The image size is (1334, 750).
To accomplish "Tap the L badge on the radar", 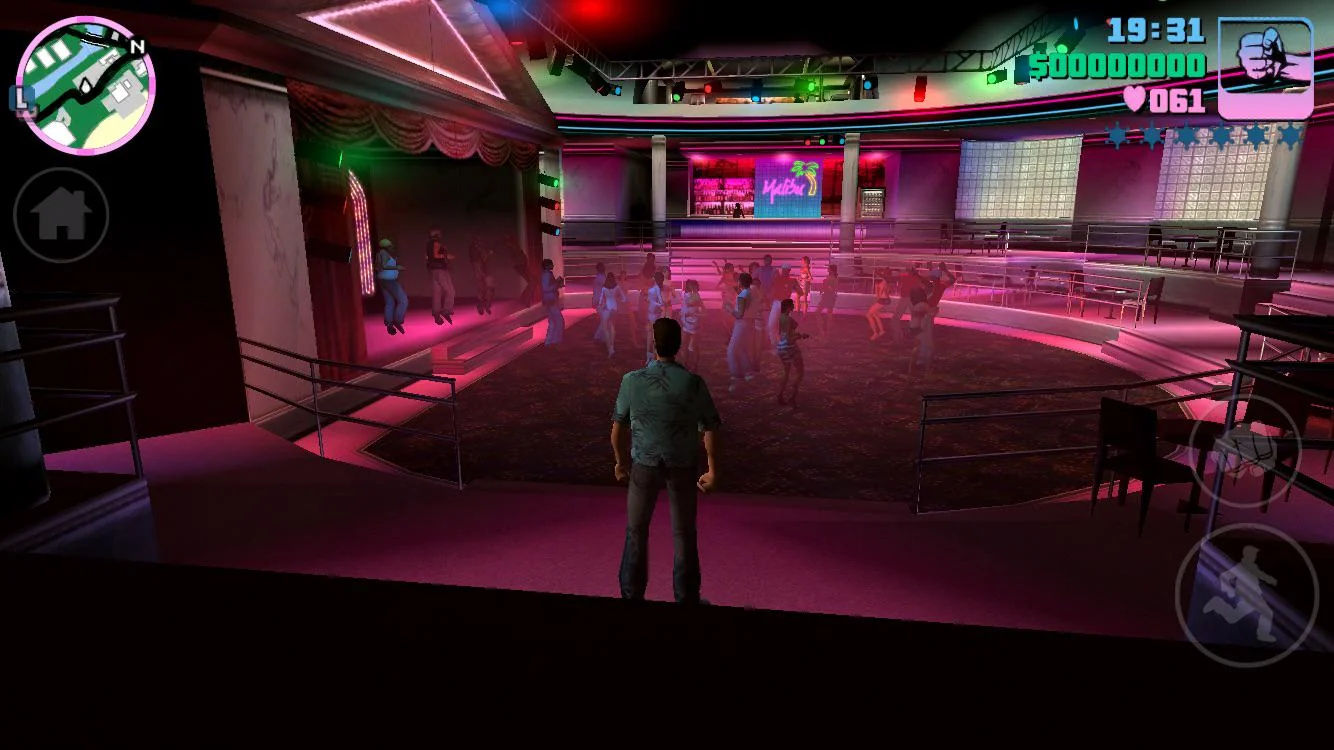I will tap(23, 99).
